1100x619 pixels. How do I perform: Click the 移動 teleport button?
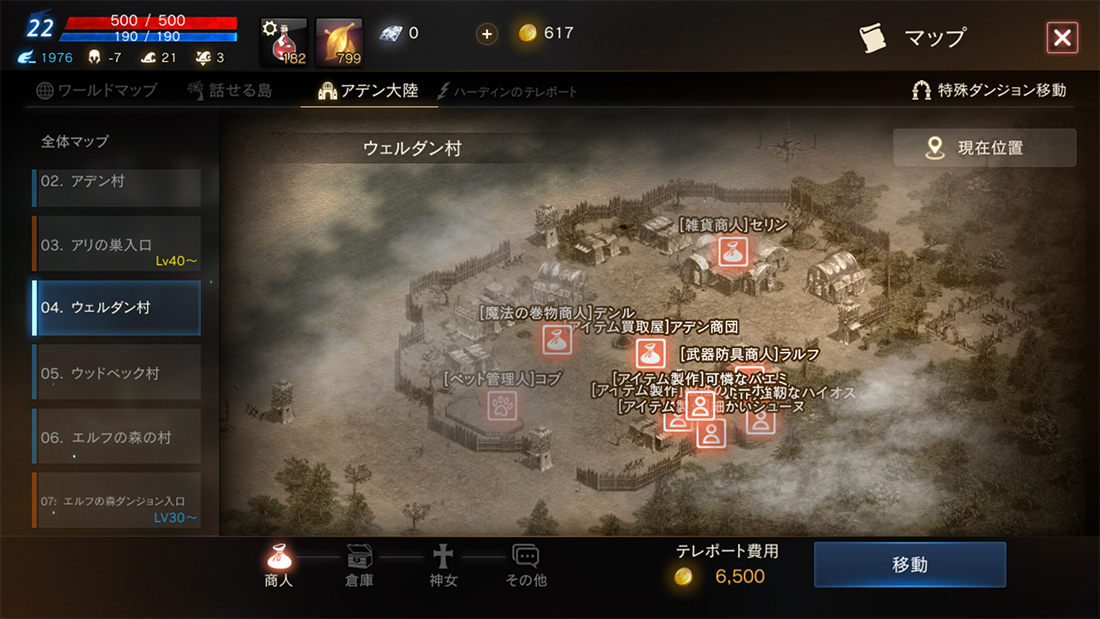point(909,565)
